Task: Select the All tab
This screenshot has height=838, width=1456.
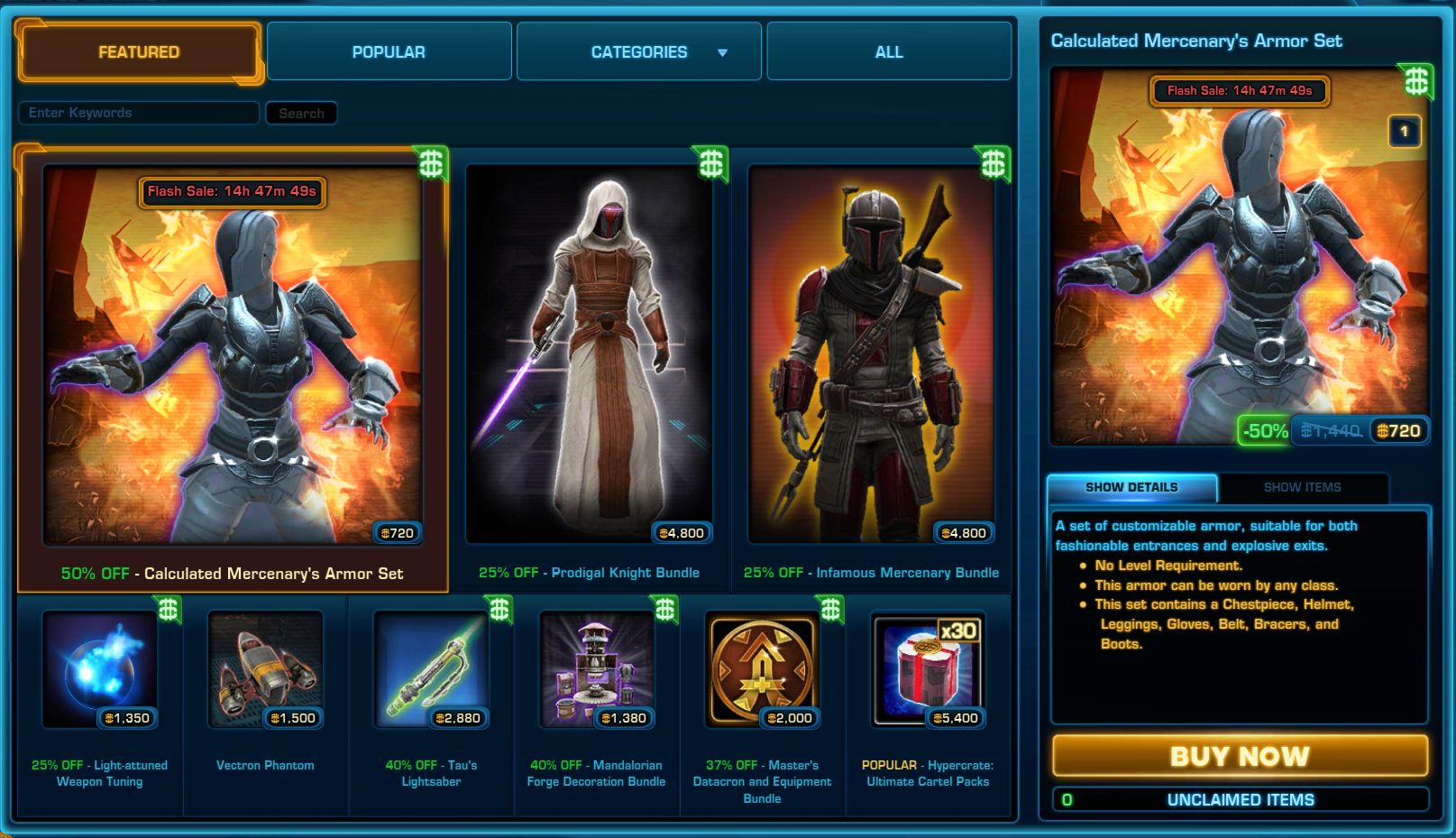Action: point(887,51)
